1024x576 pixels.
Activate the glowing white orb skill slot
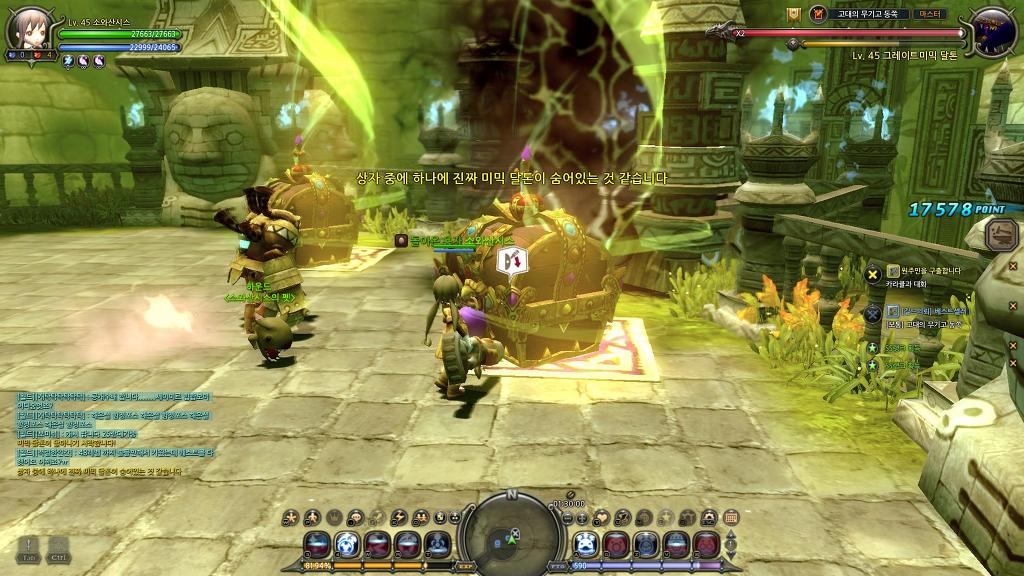pyautogui.click(x=347, y=545)
